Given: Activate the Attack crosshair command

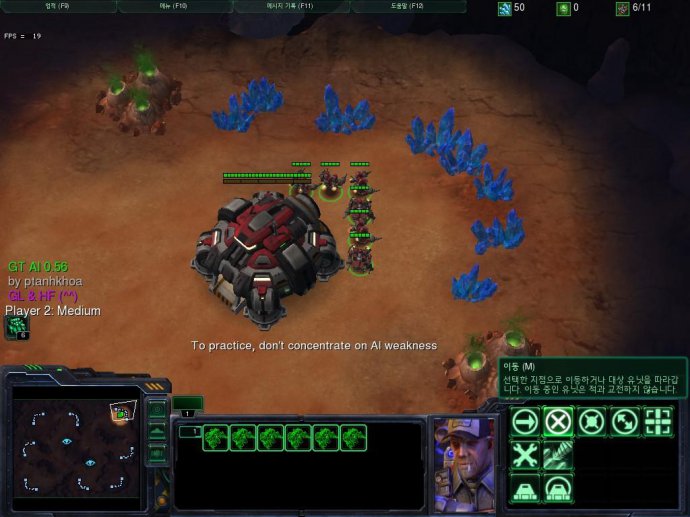Looking at the screenshot, I should click(658, 421).
